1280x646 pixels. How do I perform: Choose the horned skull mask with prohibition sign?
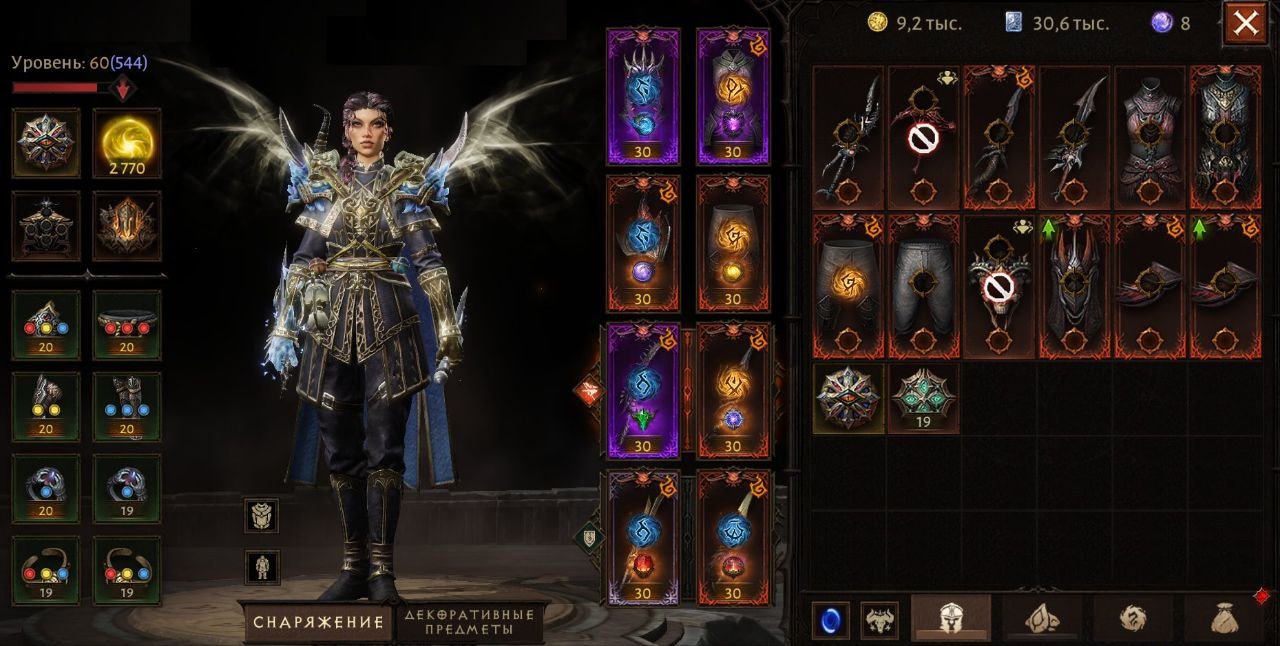[999, 285]
